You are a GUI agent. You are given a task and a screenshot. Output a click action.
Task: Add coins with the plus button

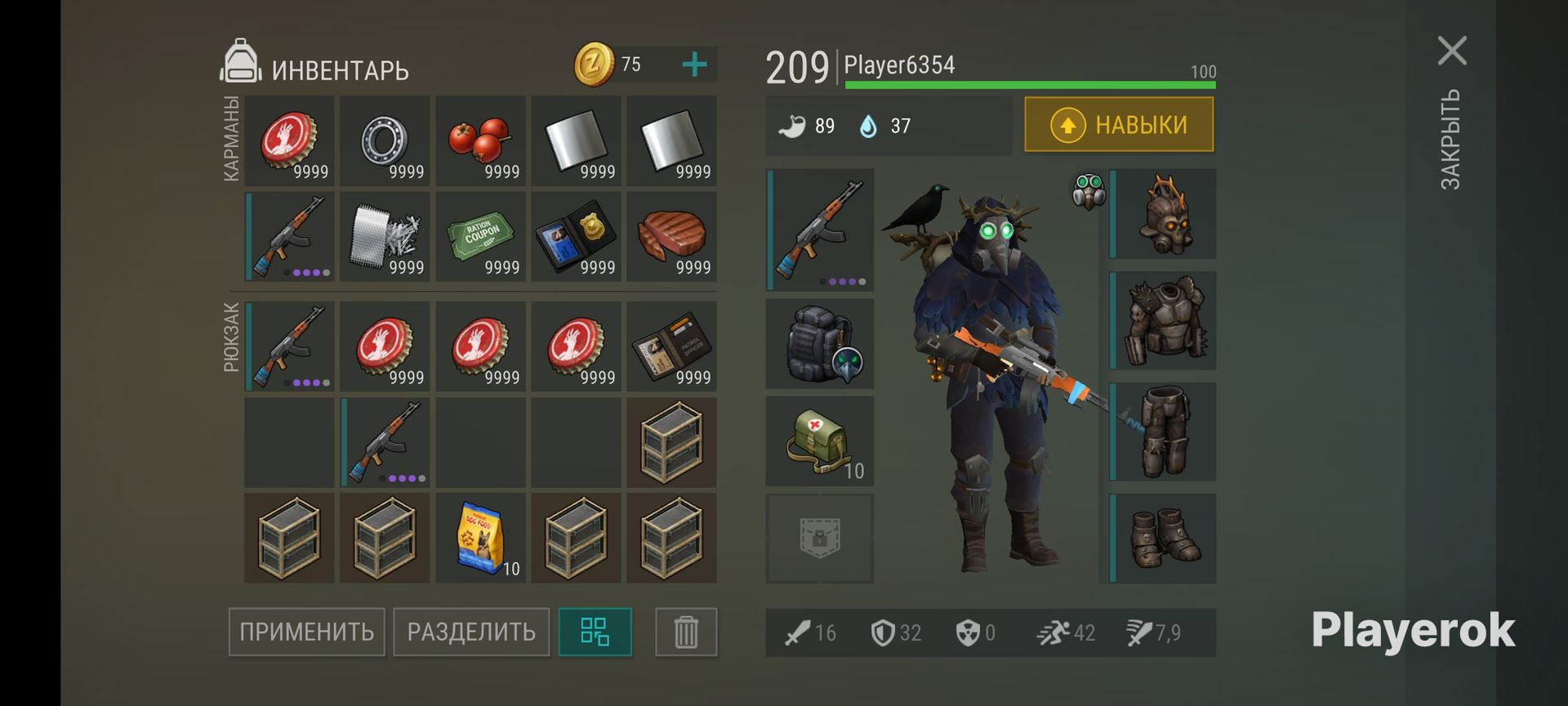[694, 65]
